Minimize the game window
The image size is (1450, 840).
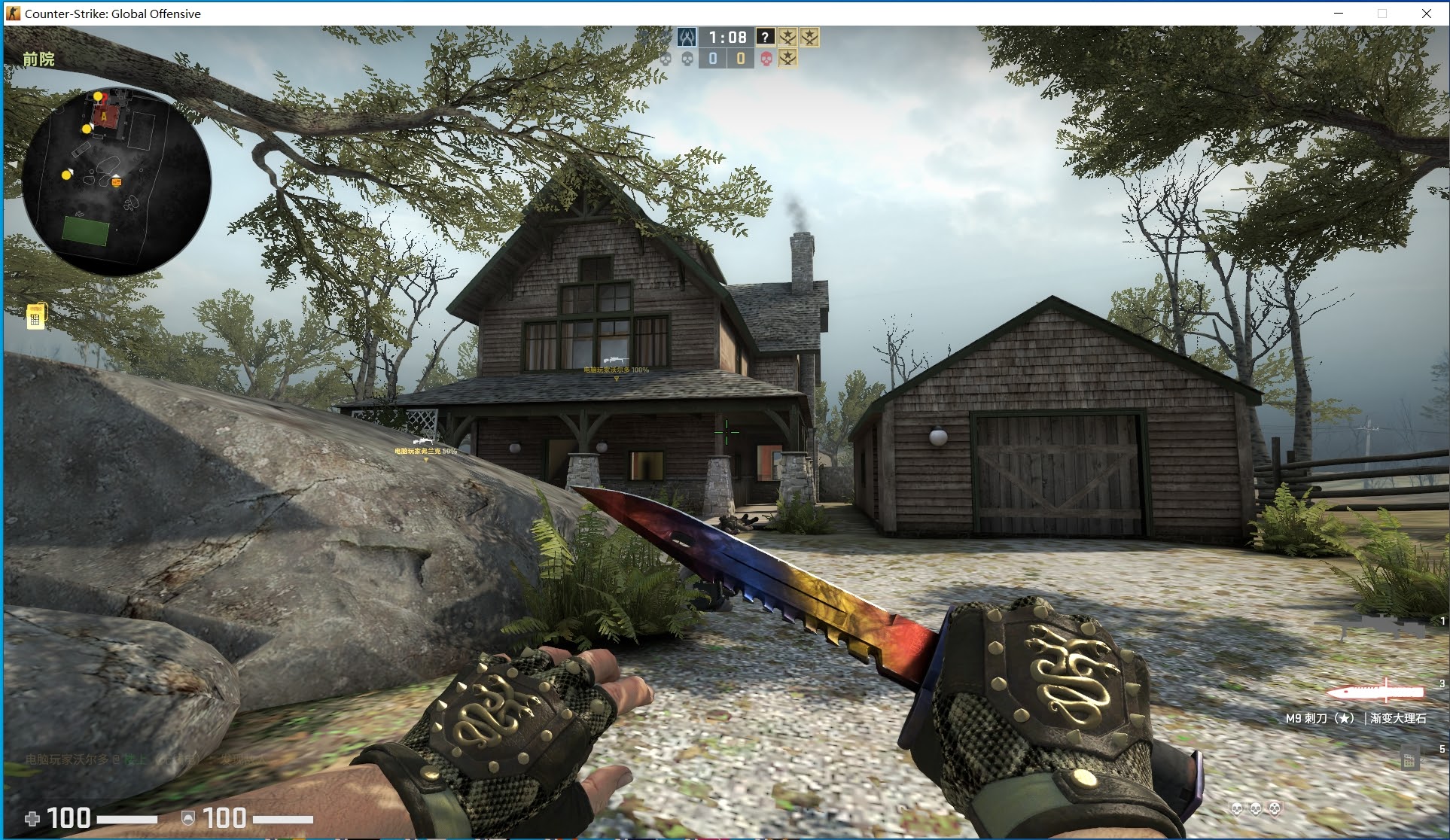[x=1339, y=14]
